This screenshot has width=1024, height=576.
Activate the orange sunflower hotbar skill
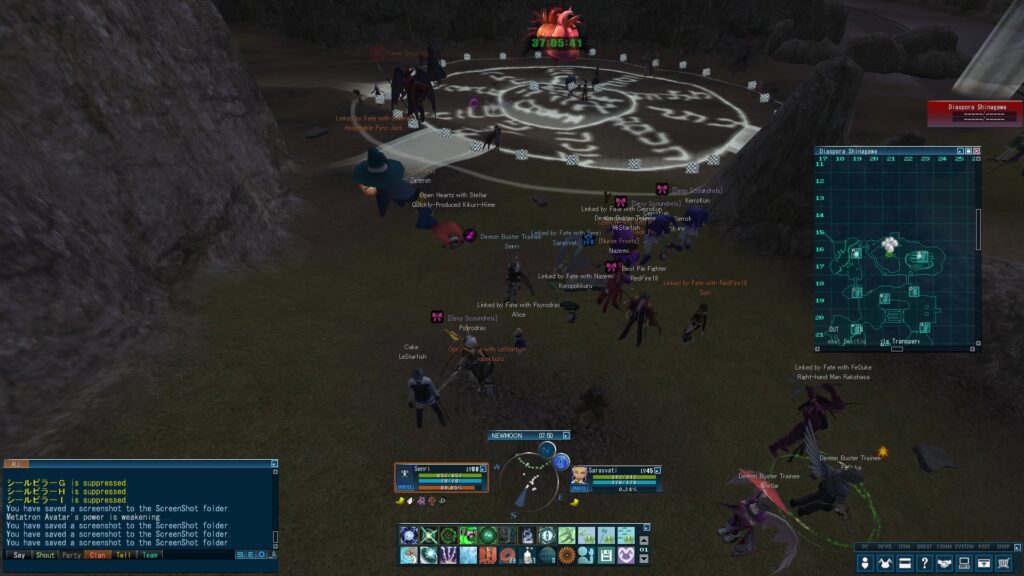pos(567,555)
